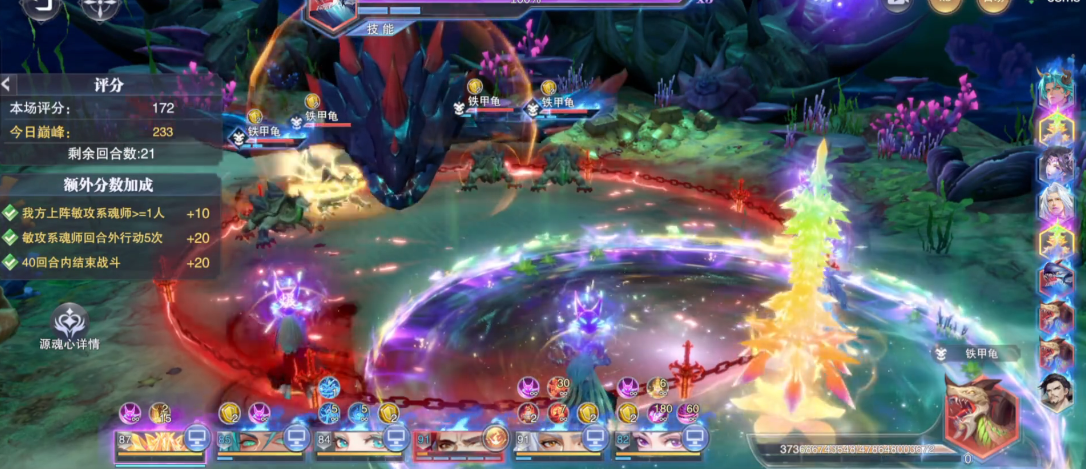1086x469 pixels.
Task: Click the horned green-haired hero in turn order
Action: click(x=1055, y=86)
